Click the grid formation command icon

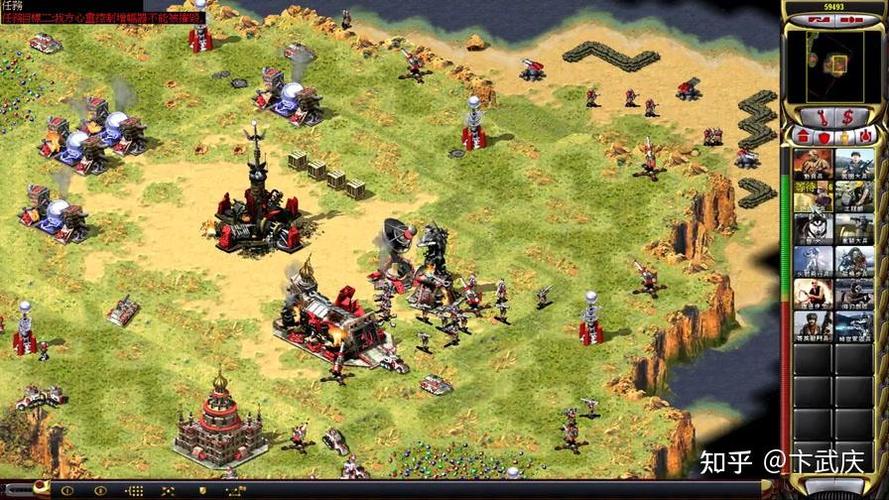click(x=134, y=491)
